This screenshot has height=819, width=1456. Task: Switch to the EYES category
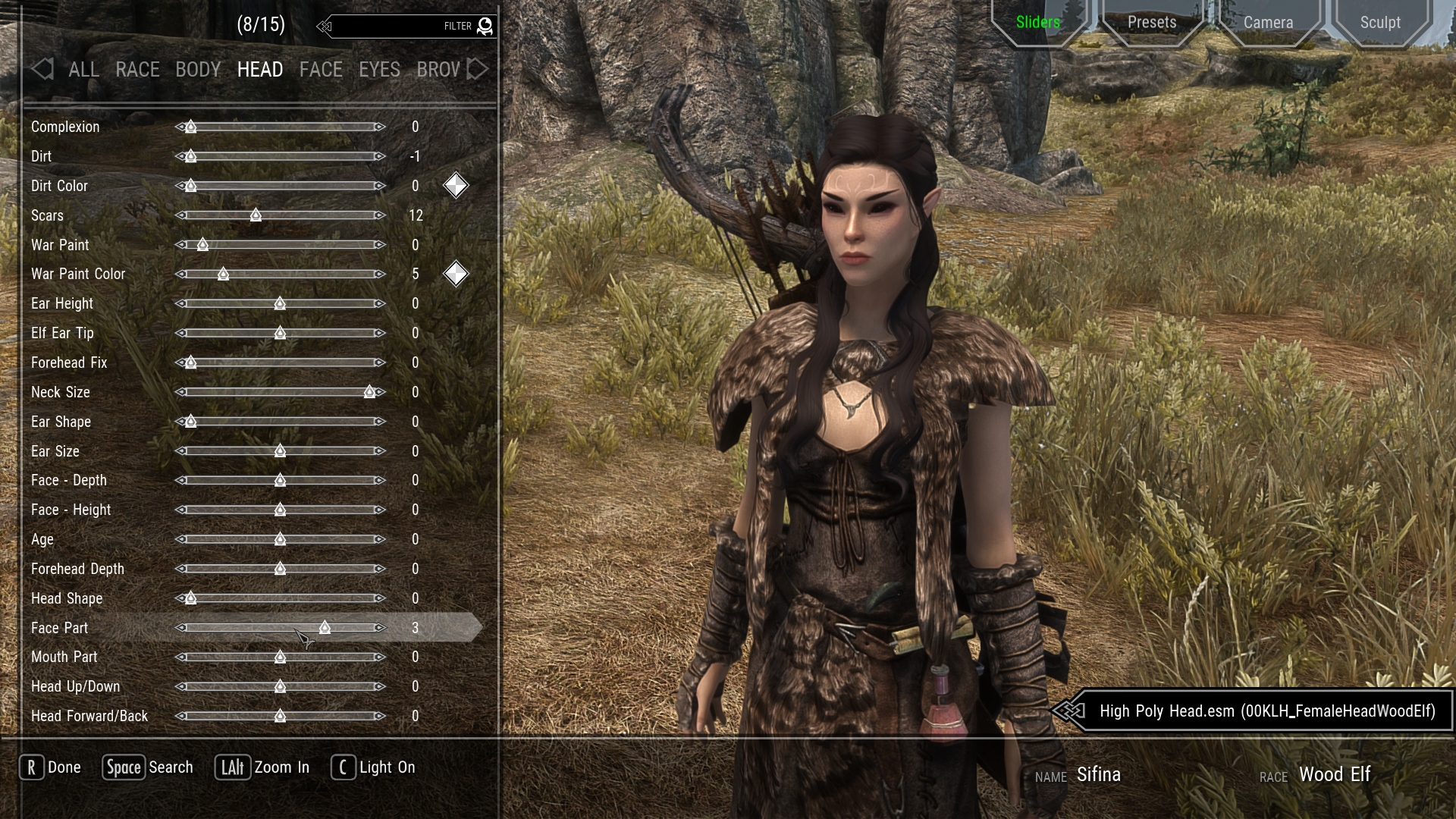pyautogui.click(x=379, y=70)
